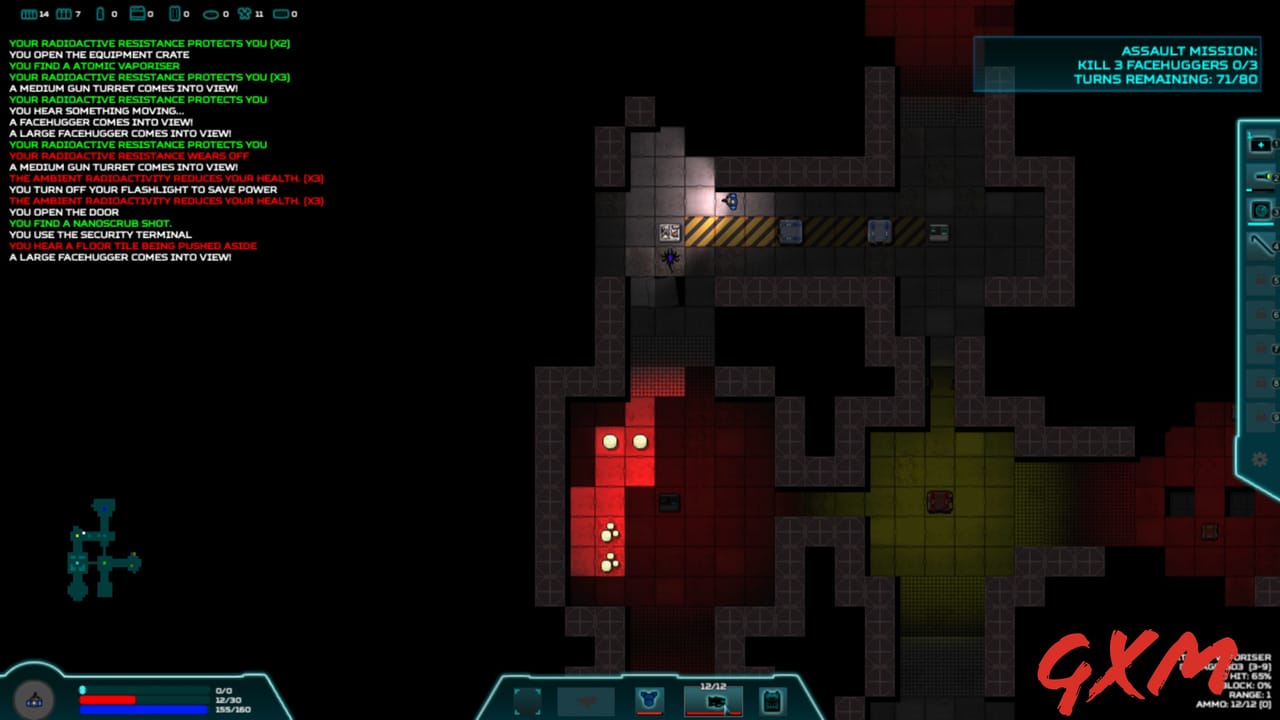1280x720 pixels.
Task: Click the blue armor vest slot
Action: coord(649,701)
